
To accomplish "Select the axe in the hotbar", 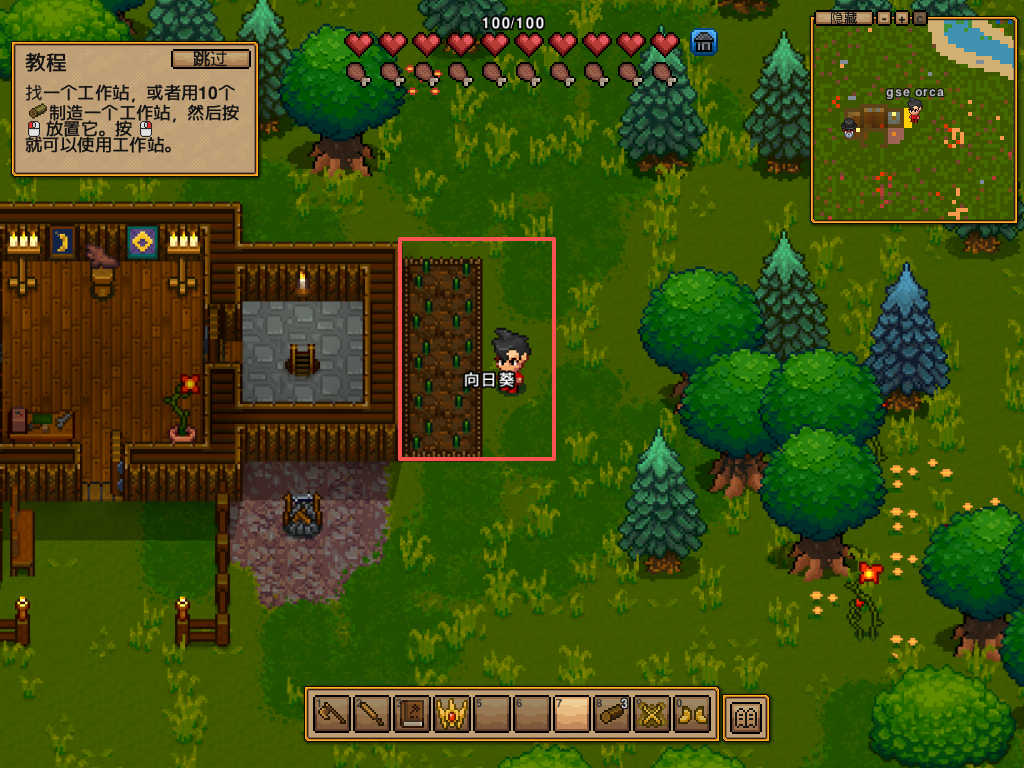I will pos(331,715).
